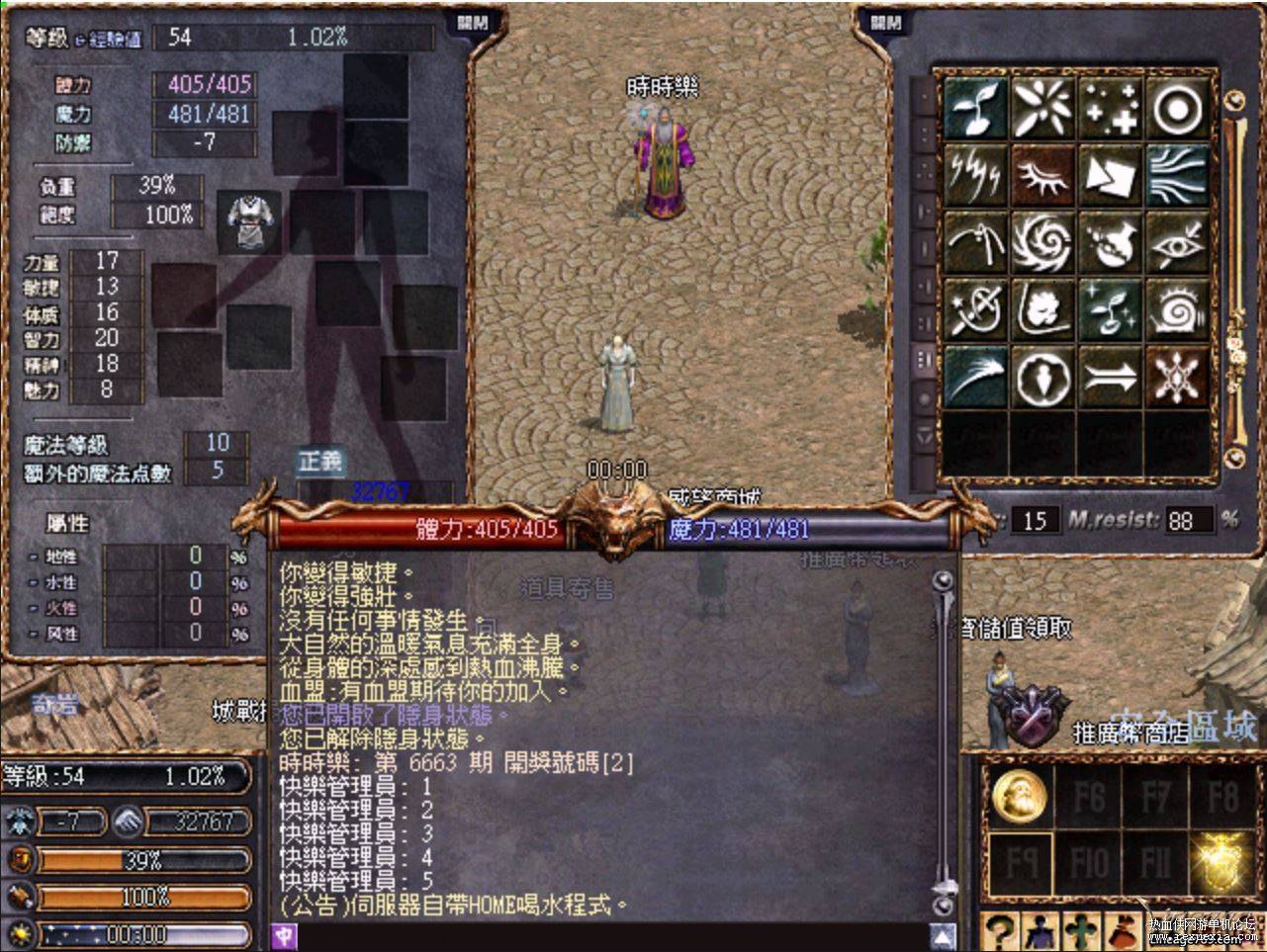Image resolution: width=1267 pixels, height=952 pixels.
Task: Select the dark claw spell in the bottom row
Action: click(977, 376)
